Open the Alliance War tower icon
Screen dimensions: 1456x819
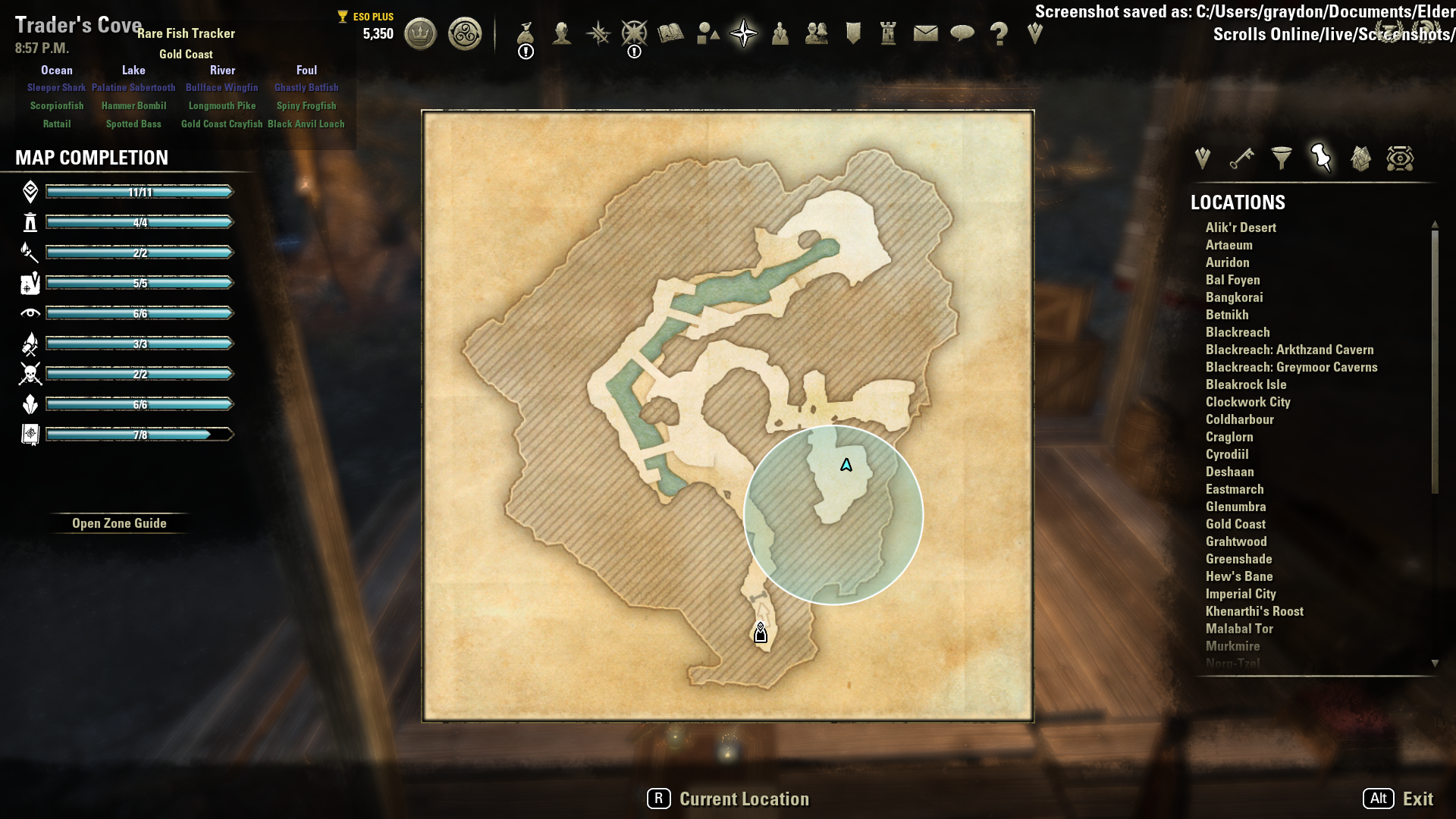888,33
